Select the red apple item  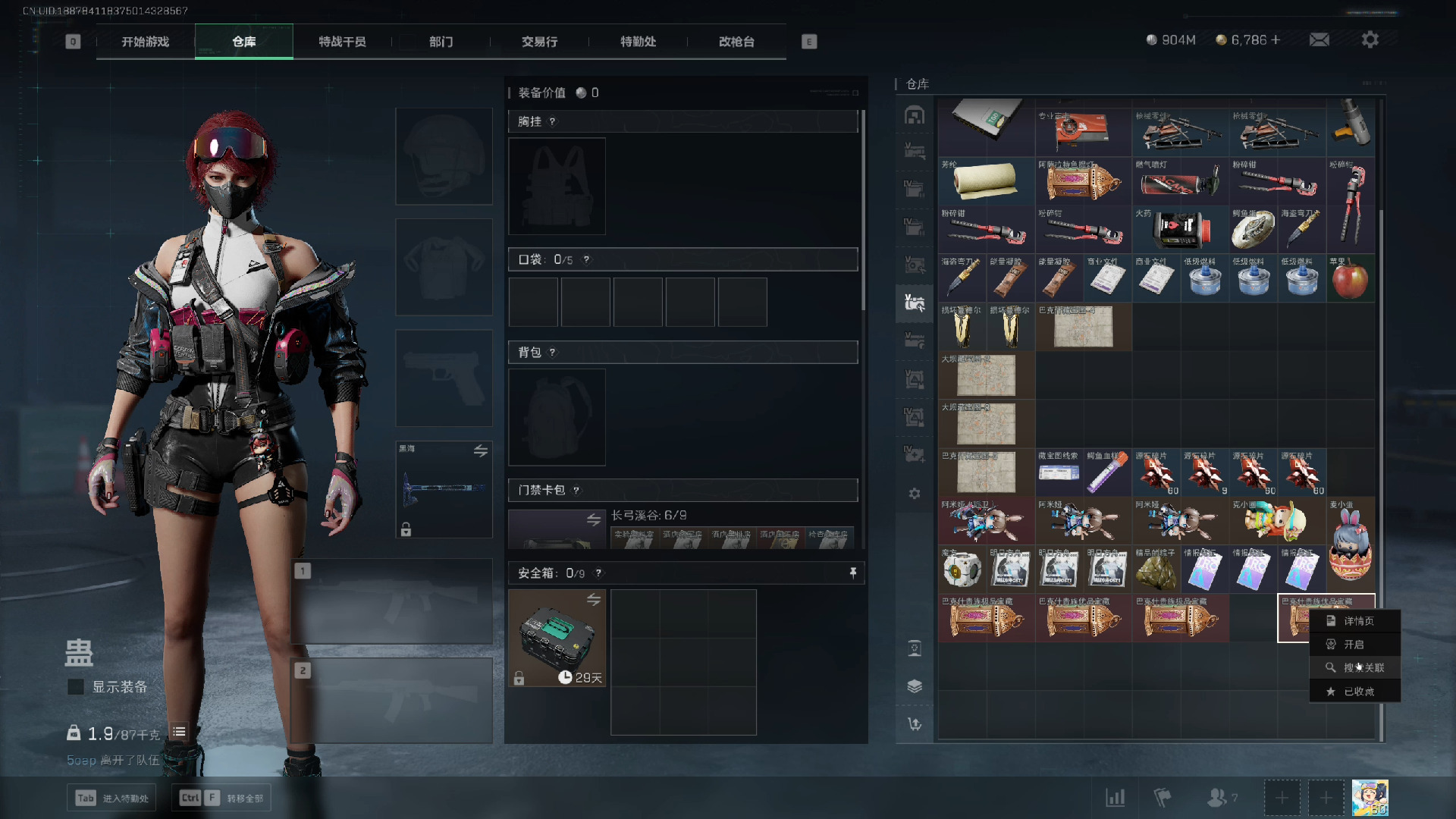1350,279
